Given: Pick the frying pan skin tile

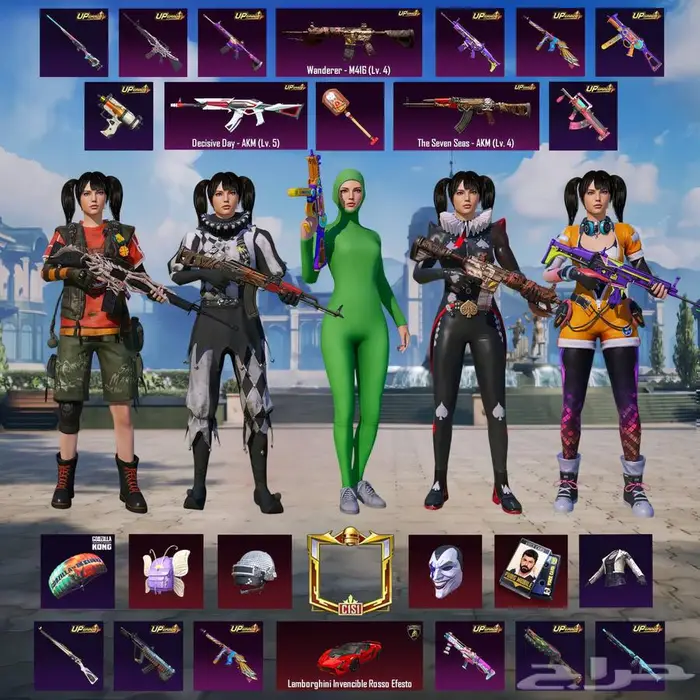Looking at the screenshot, I should click(x=349, y=115).
